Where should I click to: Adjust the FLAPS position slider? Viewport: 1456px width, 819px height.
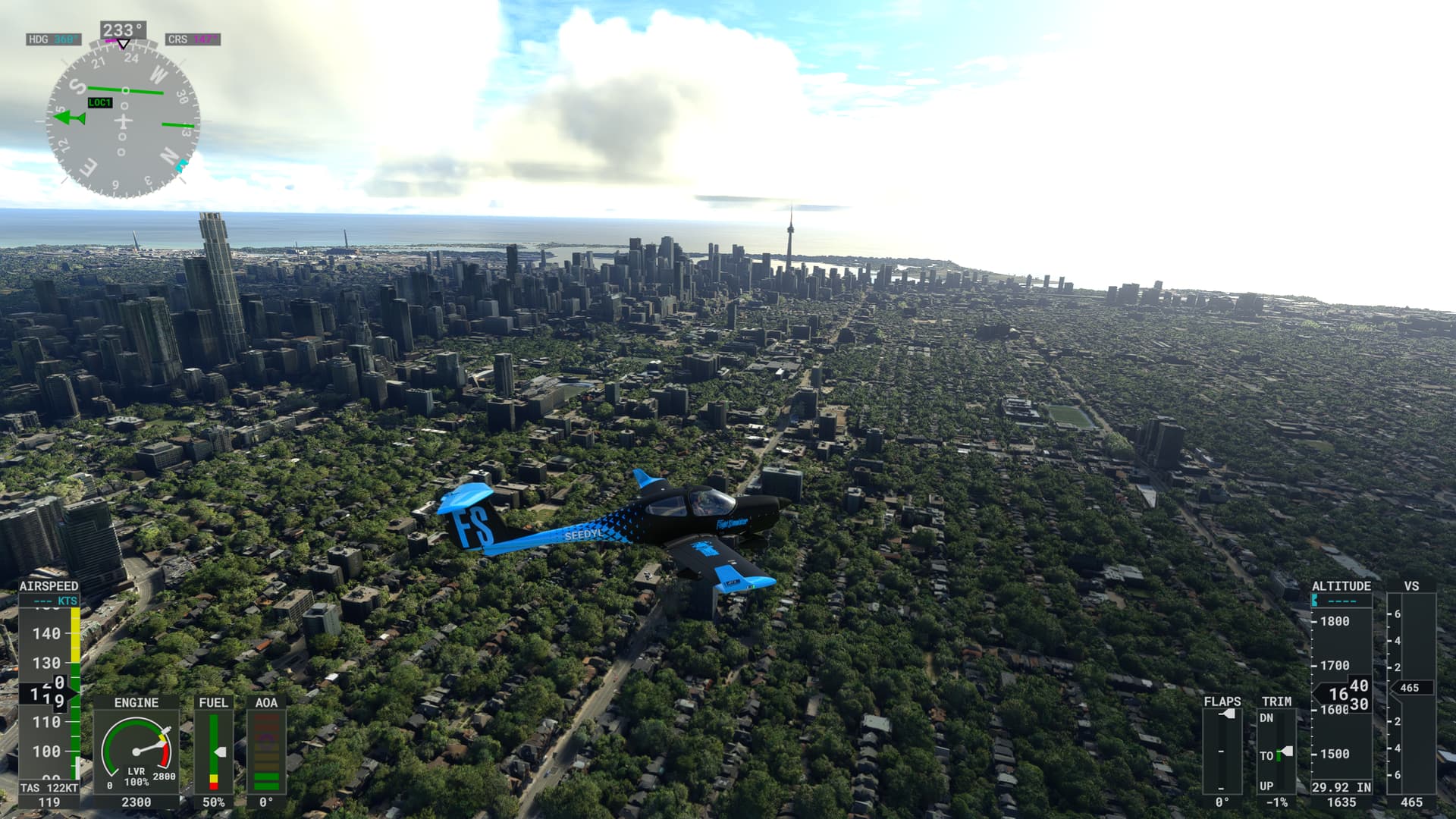click(x=1228, y=714)
